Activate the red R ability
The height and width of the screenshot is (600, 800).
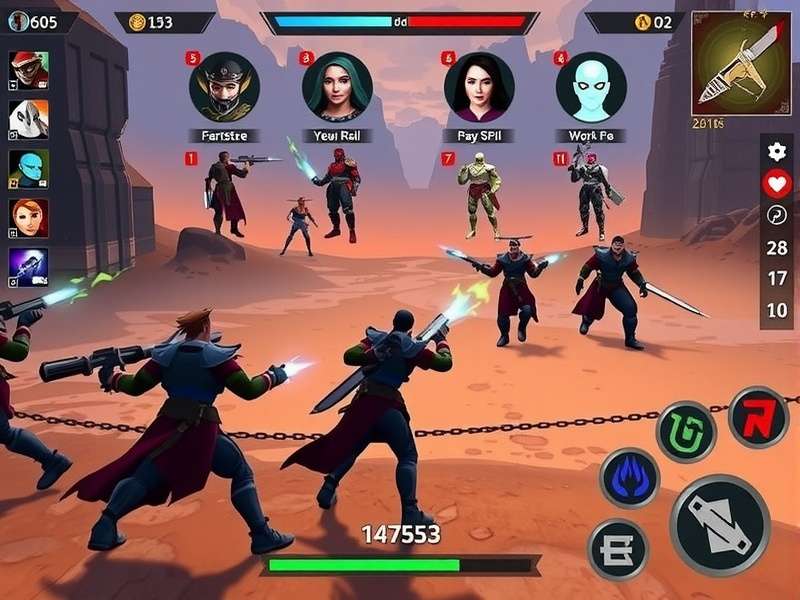point(758,416)
